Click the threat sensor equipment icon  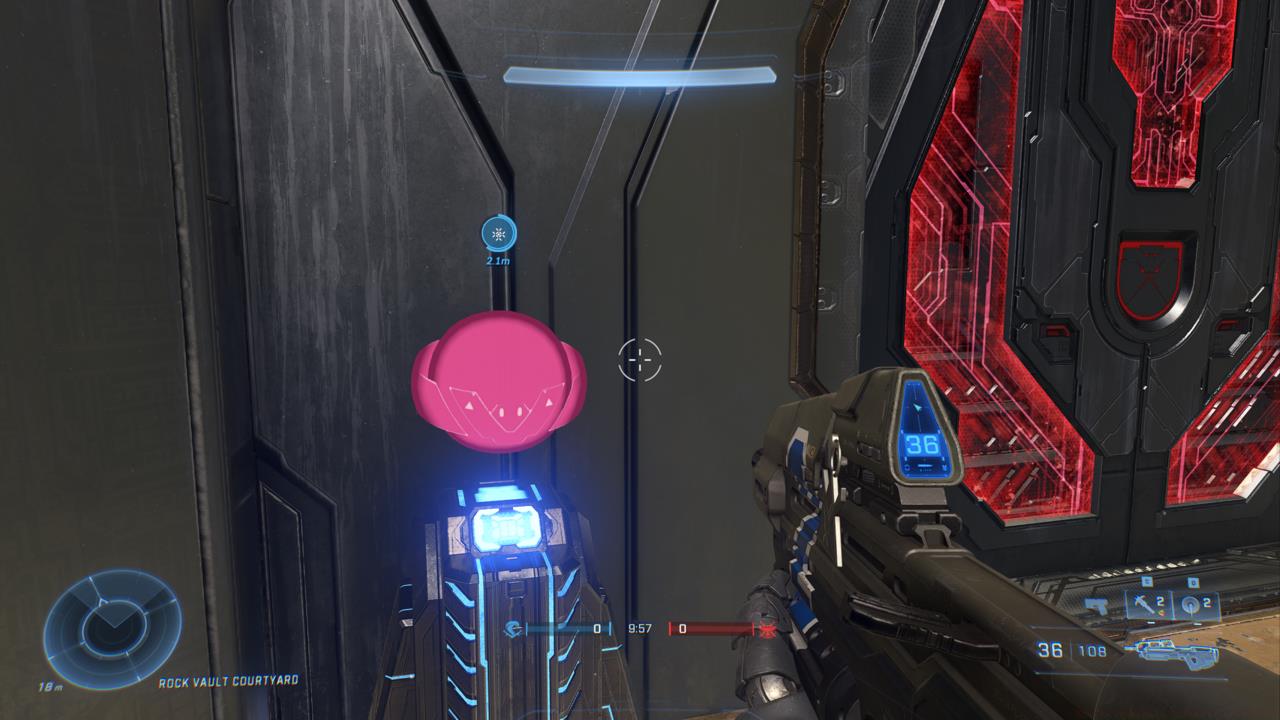(1190, 606)
